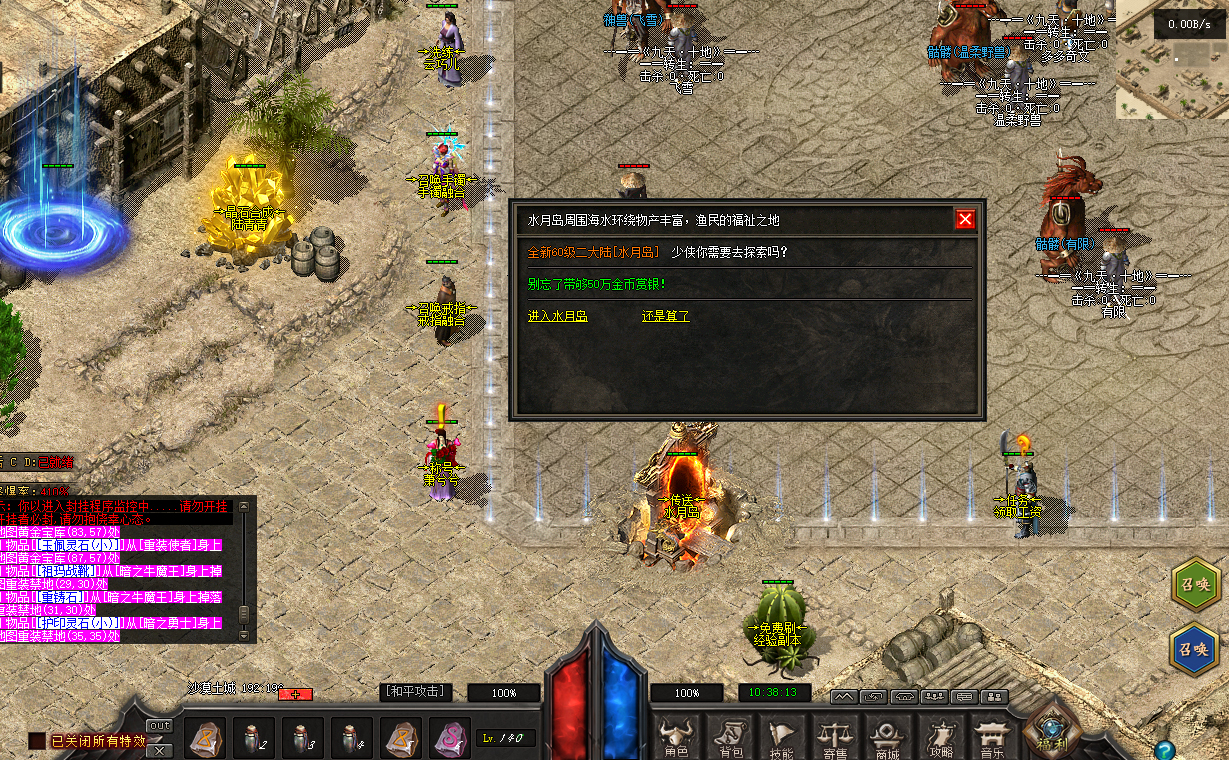The image size is (1229, 760).
Task: Toggle the 已关闭所有特效 effects checkbox
Action: pos(37,741)
